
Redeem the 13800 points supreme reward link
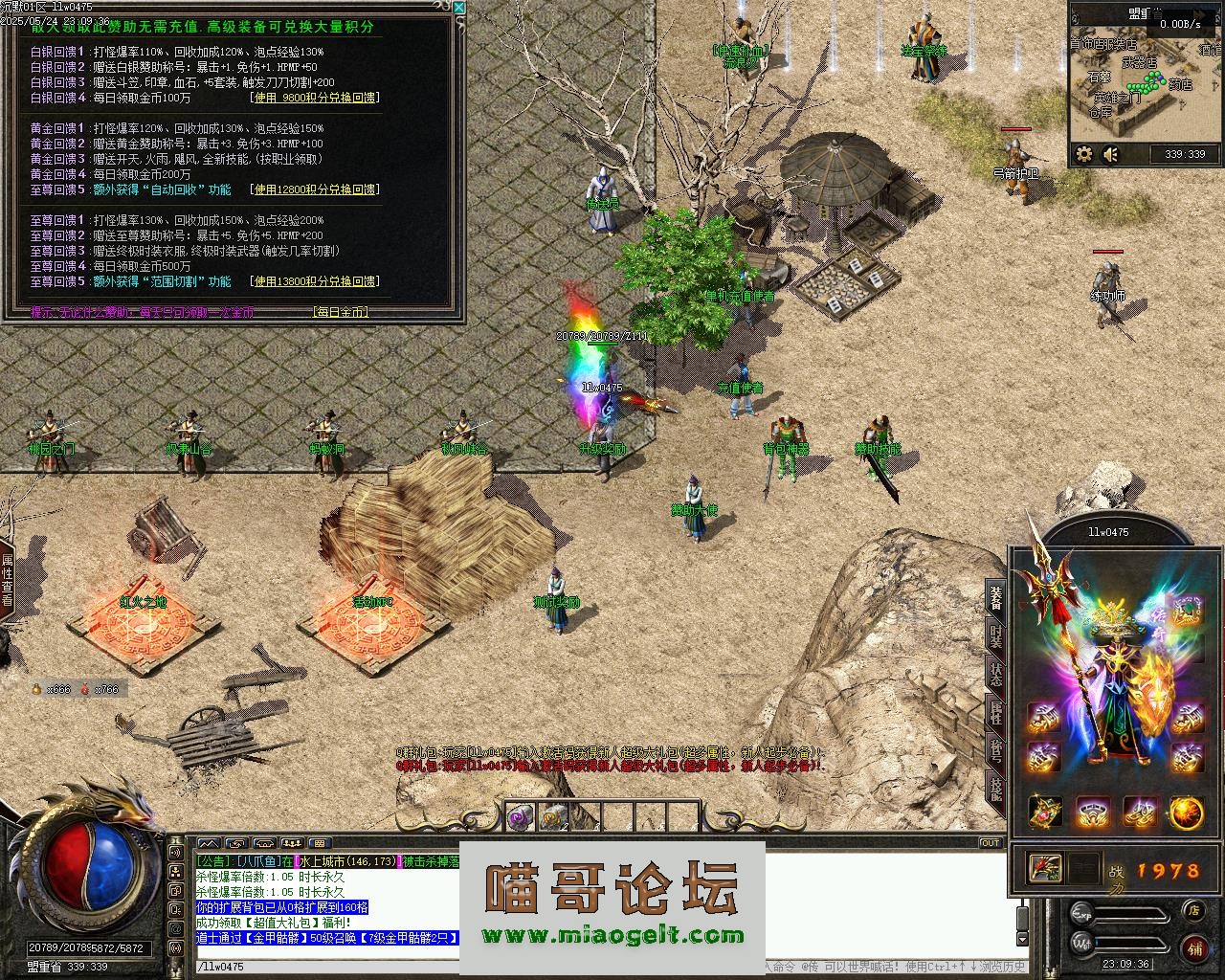pyautogui.click(x=315, y=281)
